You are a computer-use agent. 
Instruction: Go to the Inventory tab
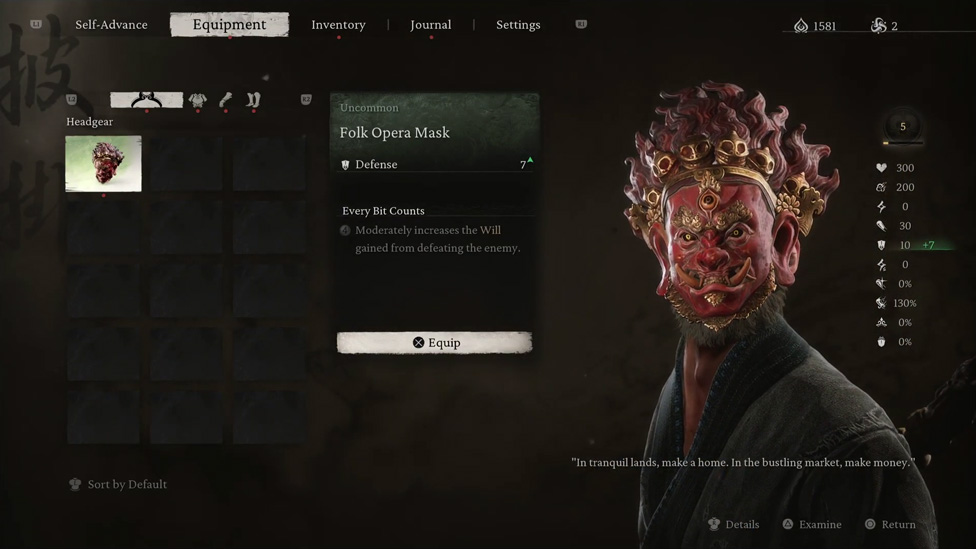(338, 25)
